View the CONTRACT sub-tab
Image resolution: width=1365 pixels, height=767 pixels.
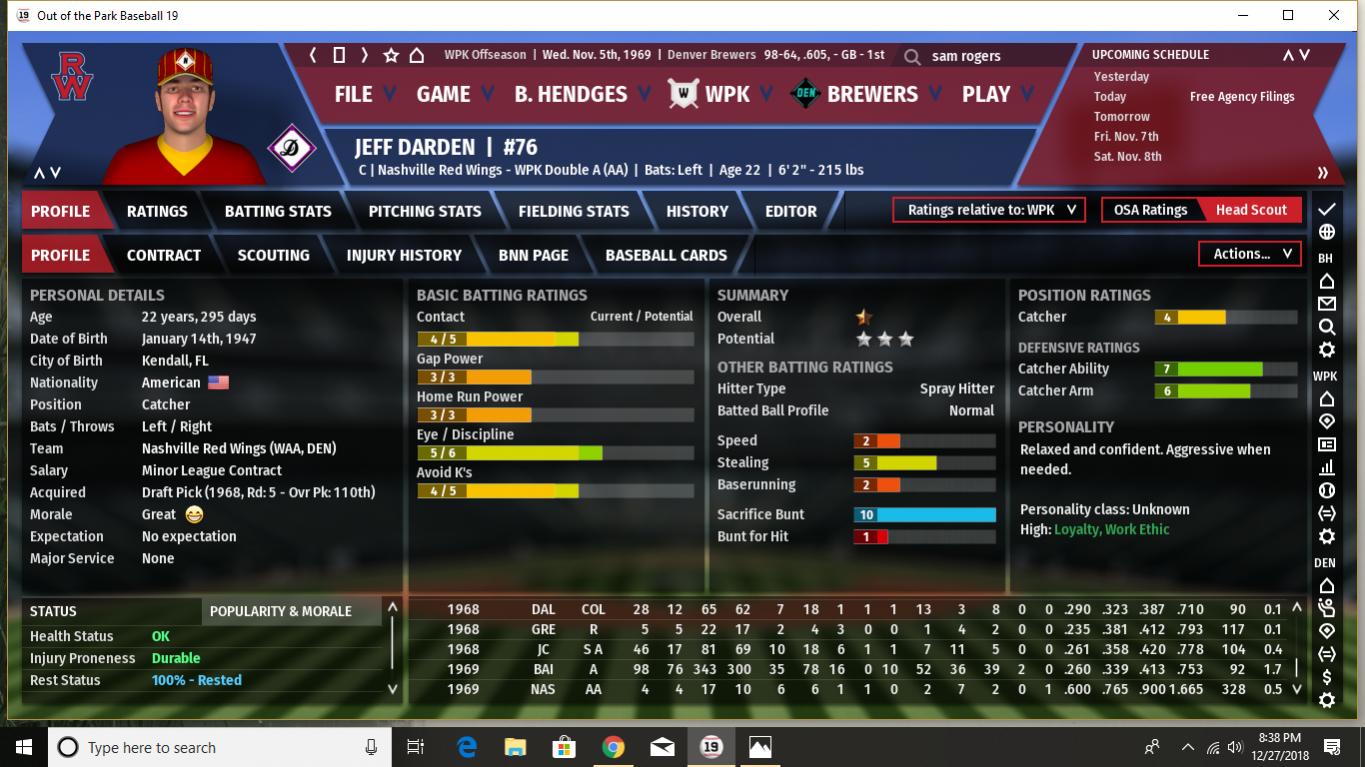click(164, 255)
